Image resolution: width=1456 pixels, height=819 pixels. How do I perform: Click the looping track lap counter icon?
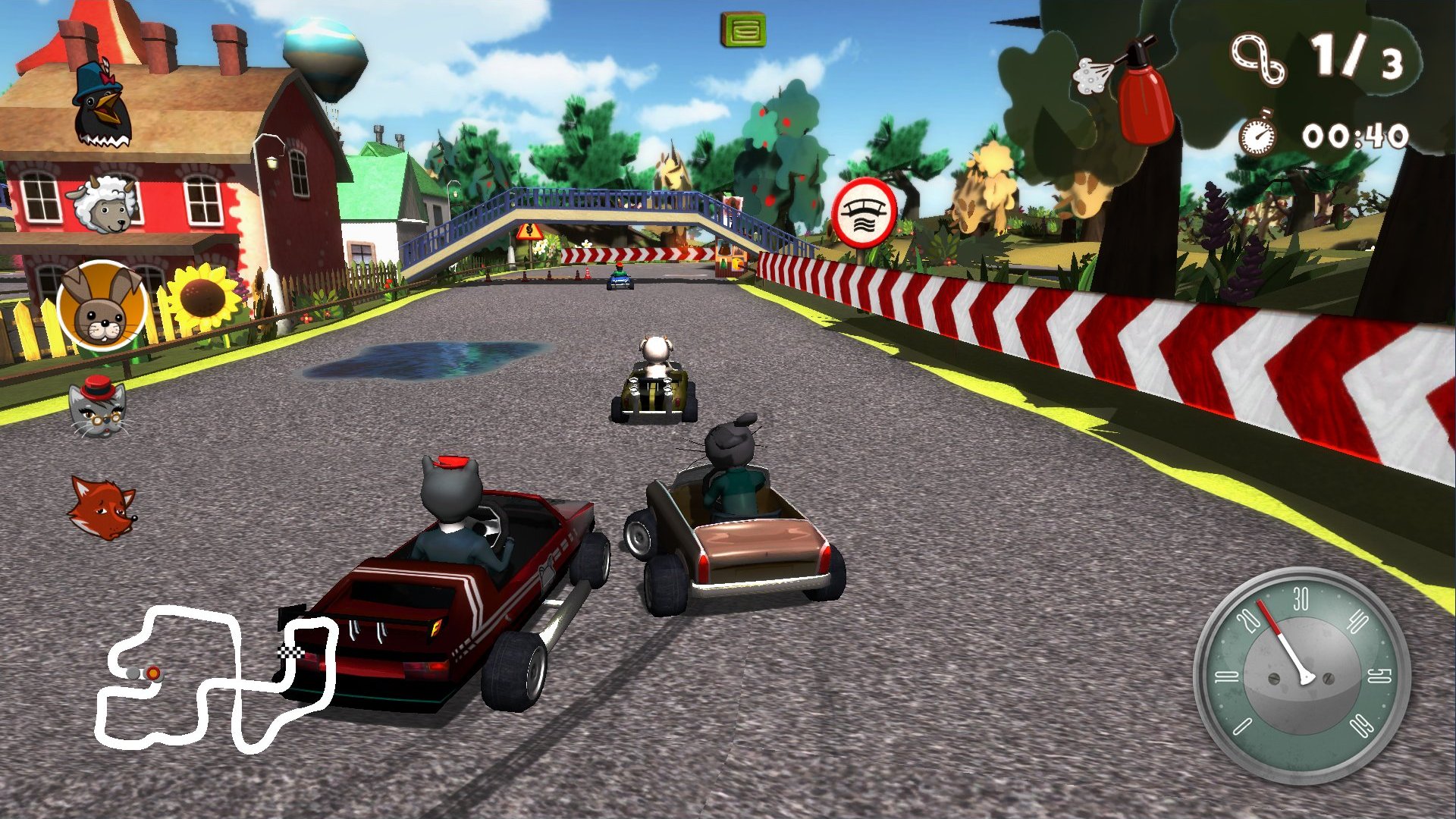(1259, 57)
